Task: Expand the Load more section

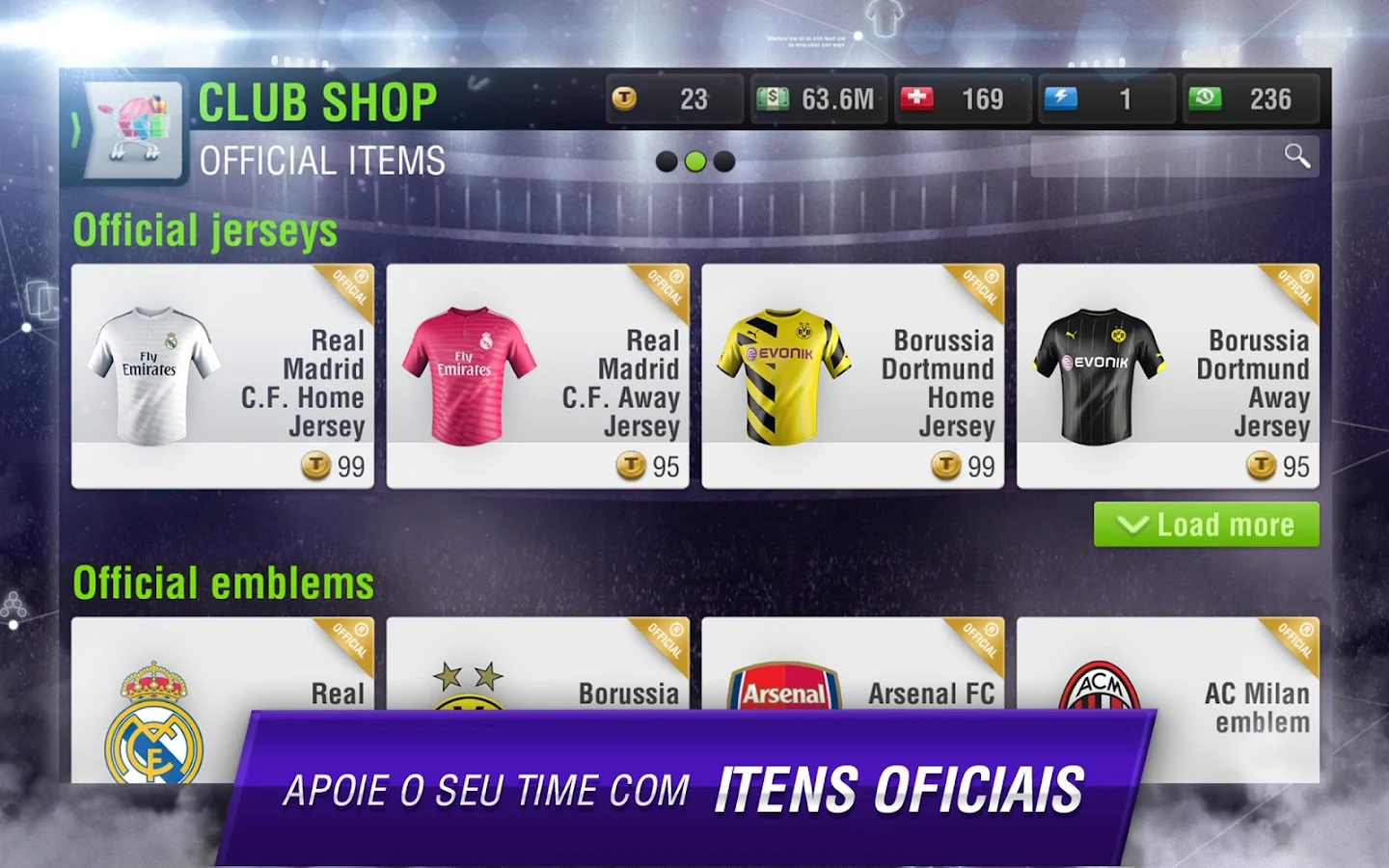Action: click(1205, 525)
